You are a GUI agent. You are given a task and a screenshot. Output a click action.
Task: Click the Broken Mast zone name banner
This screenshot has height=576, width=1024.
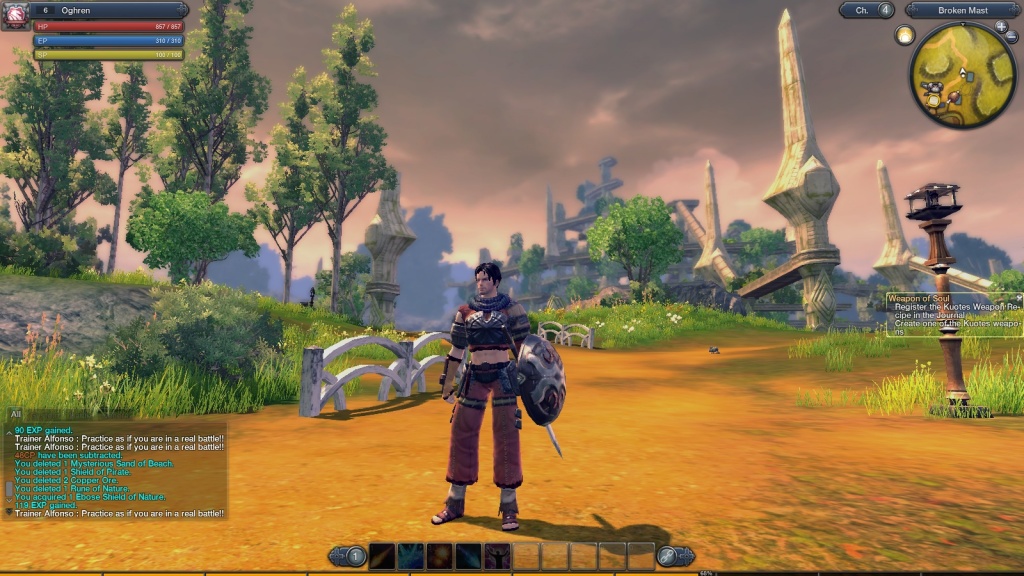tap(962, 10)
